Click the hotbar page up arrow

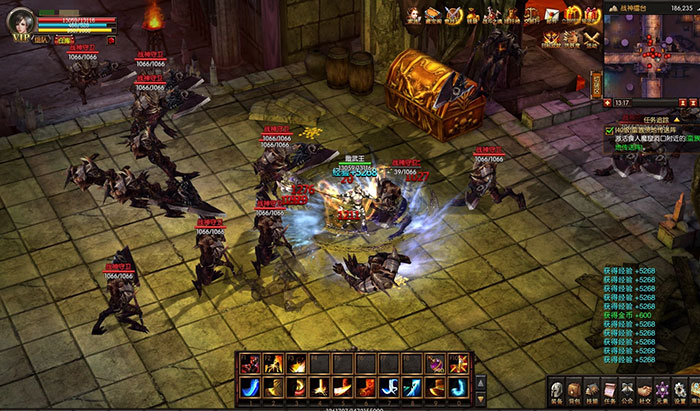click(x=481, y=381)
